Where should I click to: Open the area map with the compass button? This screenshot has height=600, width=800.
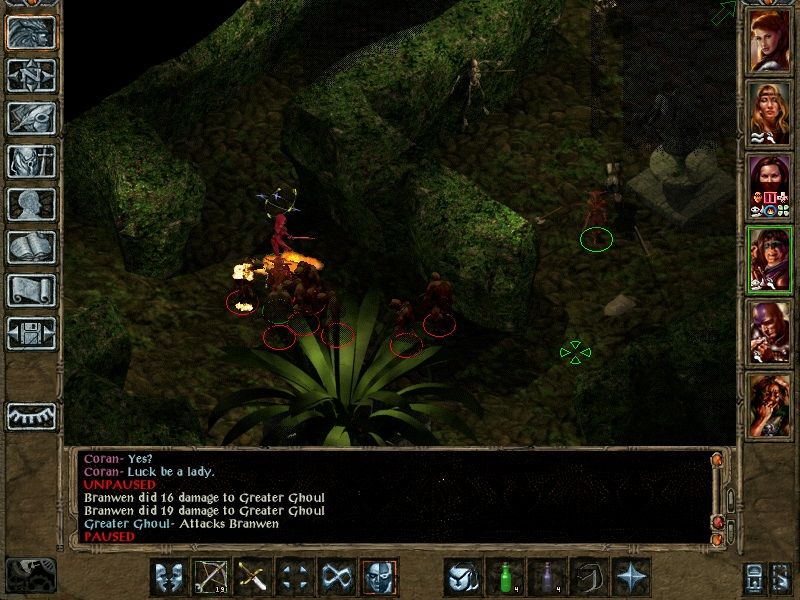coord(31,75)
